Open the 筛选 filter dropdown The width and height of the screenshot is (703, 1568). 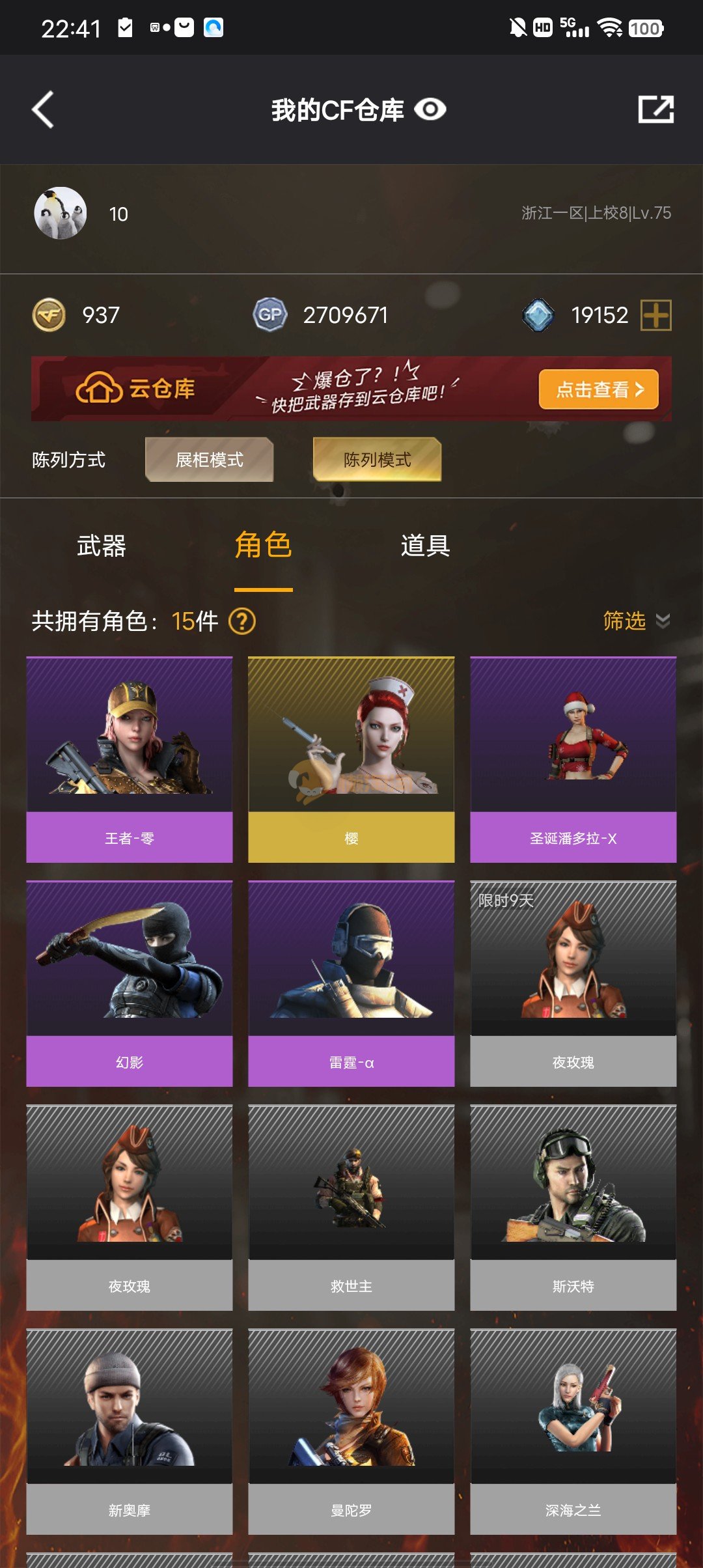tap(635, 621)
